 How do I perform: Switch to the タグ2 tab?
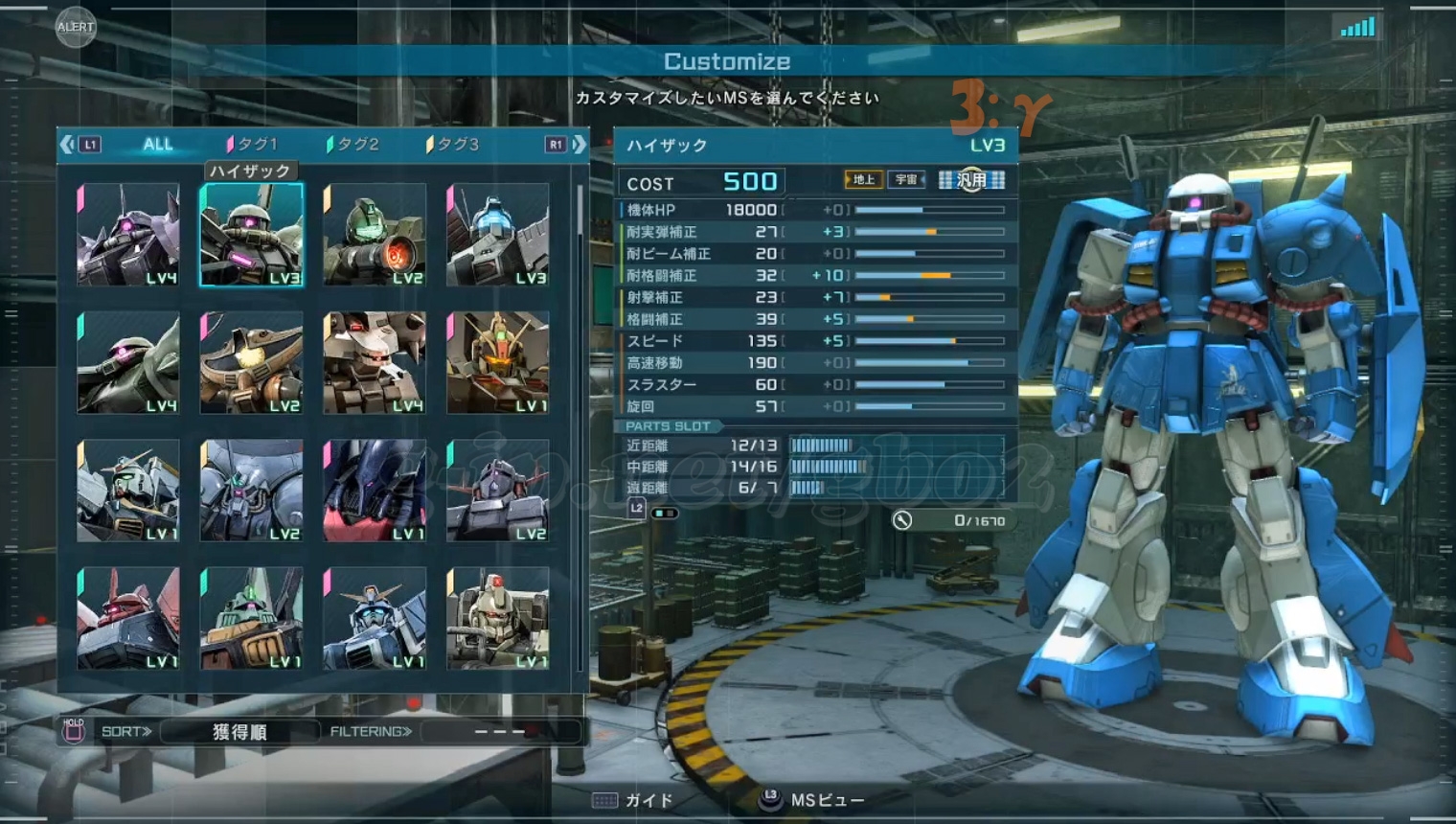(x=356, y=145)
